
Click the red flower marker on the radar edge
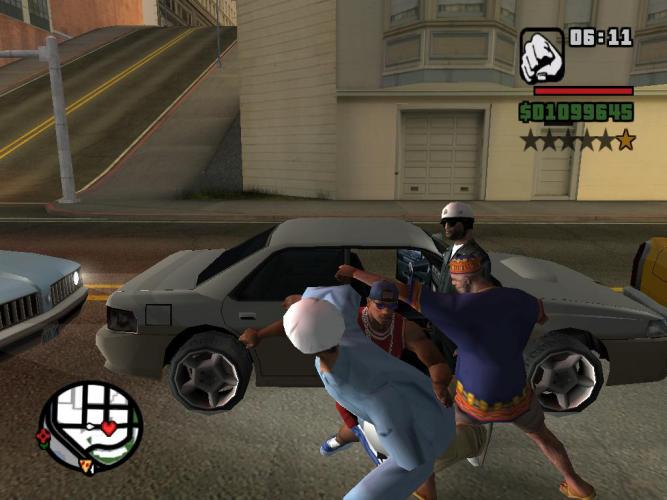[x=43, y=436]
